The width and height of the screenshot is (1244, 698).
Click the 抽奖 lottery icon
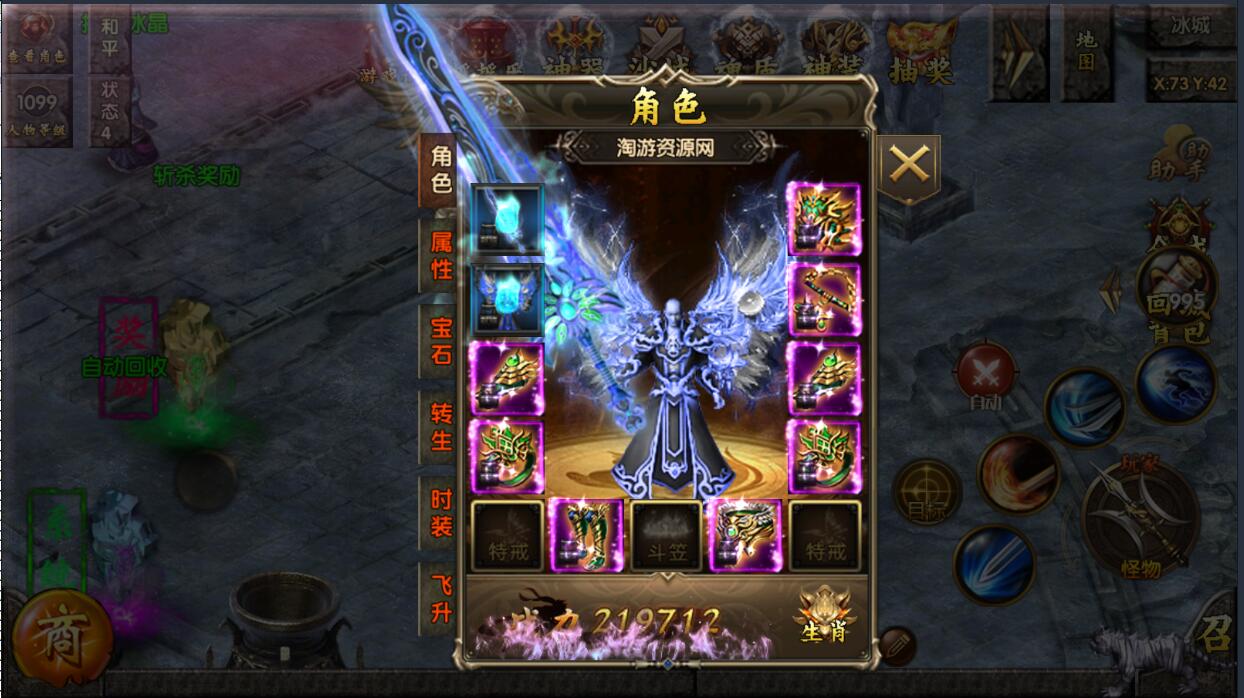[921, 51]
